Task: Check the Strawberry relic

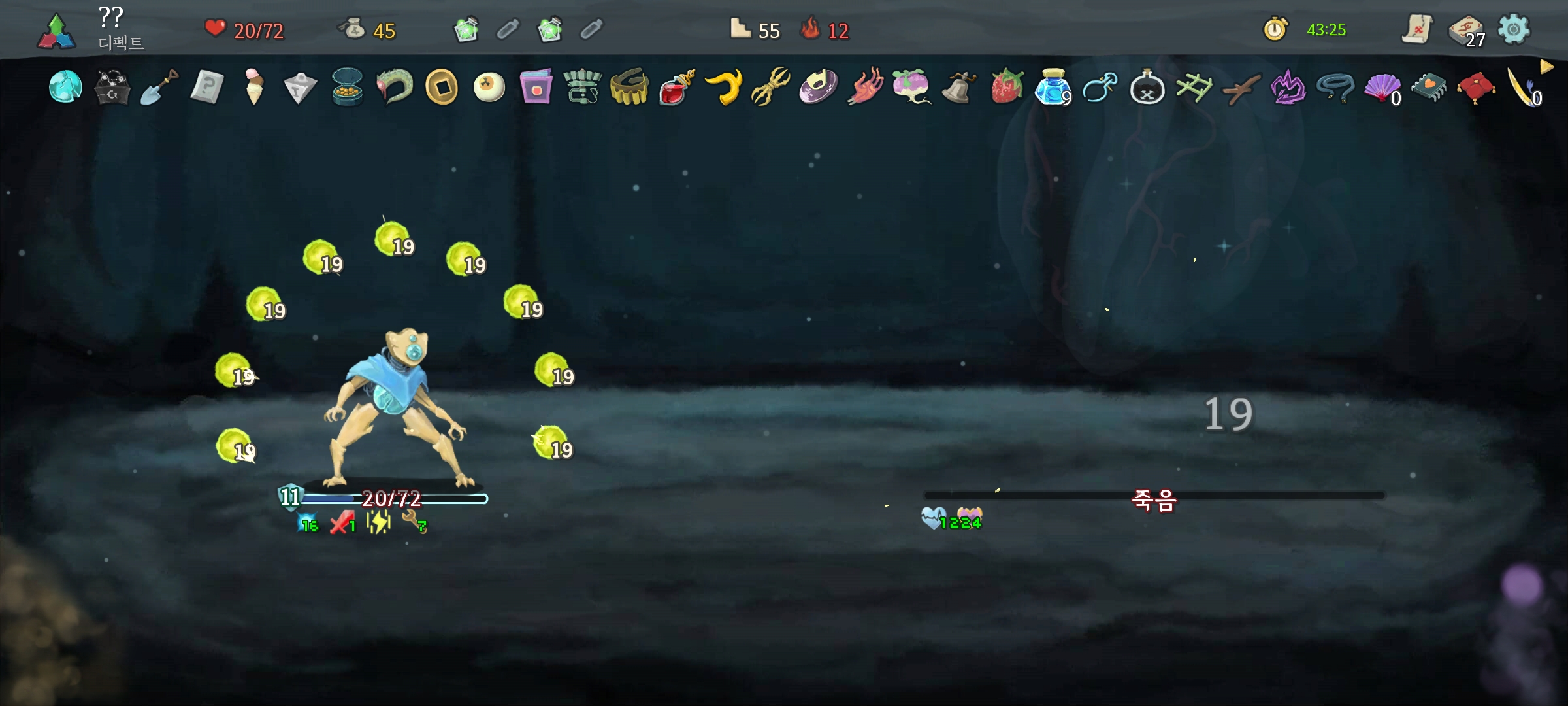Action: (1006, 87)
